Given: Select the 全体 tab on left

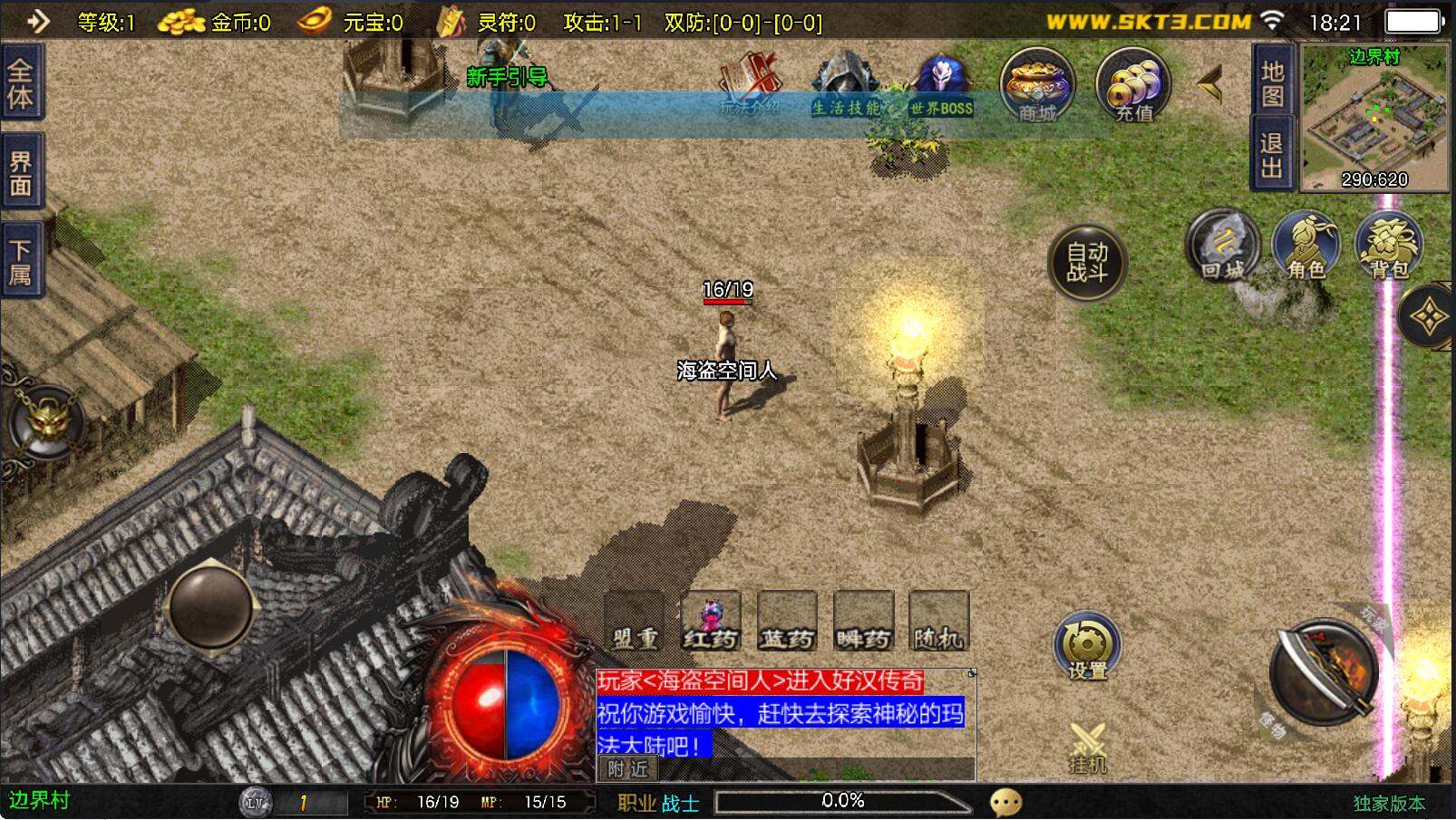Looking at the screenshot, I should (x=21, y=84).
